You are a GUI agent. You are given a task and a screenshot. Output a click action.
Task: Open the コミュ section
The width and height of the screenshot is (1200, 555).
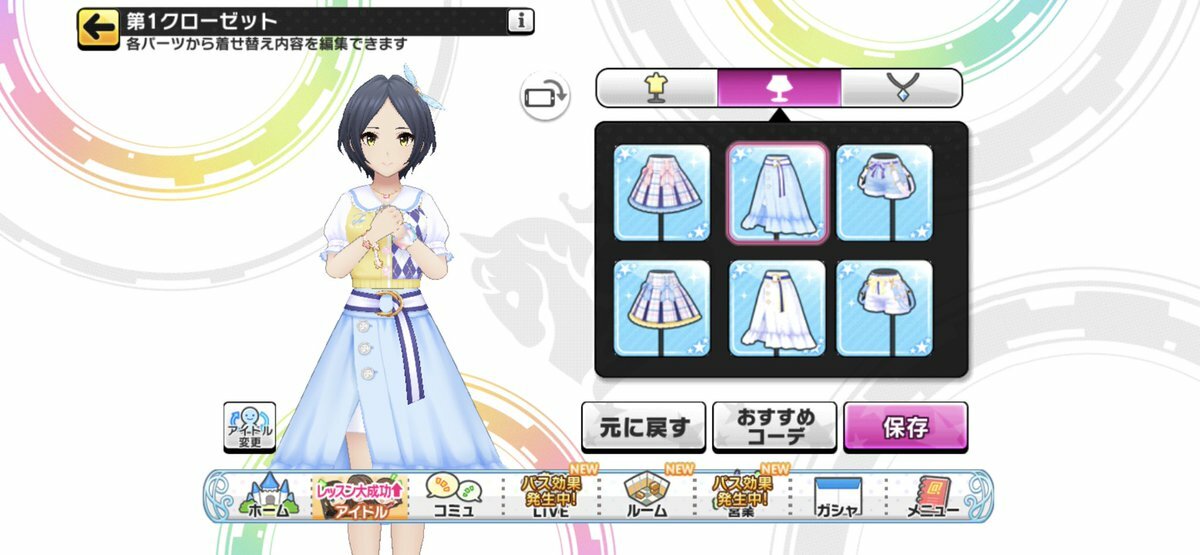455,497
